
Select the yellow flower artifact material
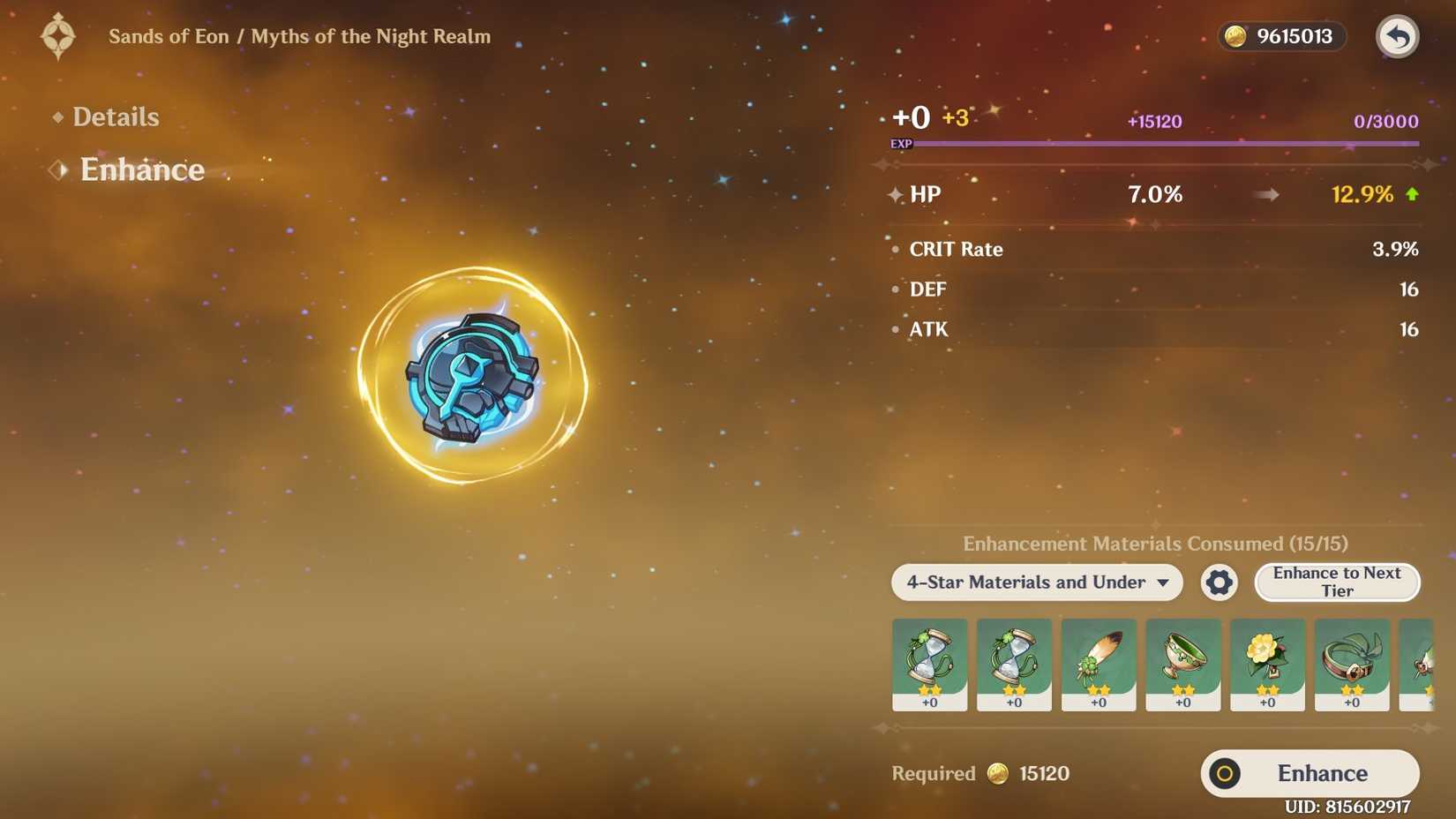pos(1267,665)
